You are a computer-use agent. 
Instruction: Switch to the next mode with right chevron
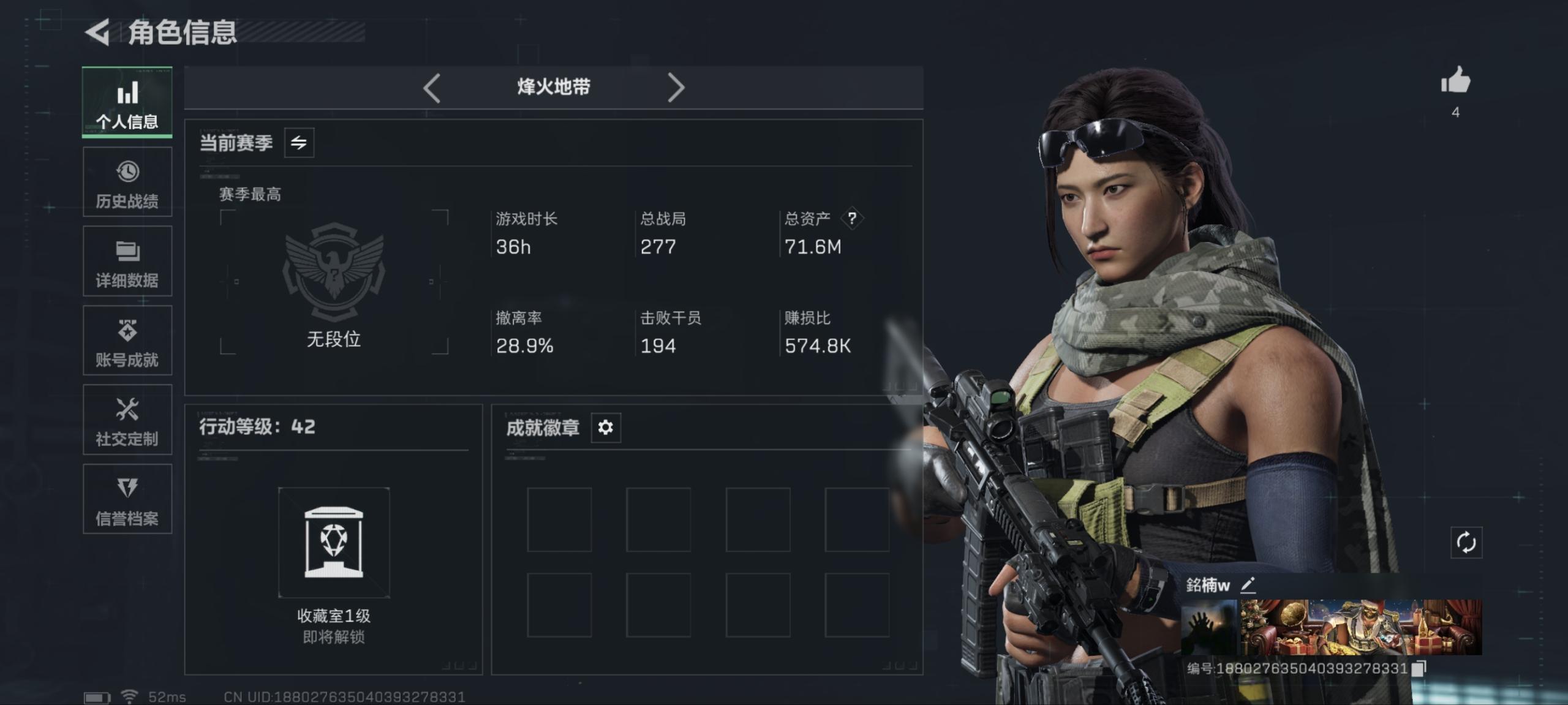click(676, 87)
